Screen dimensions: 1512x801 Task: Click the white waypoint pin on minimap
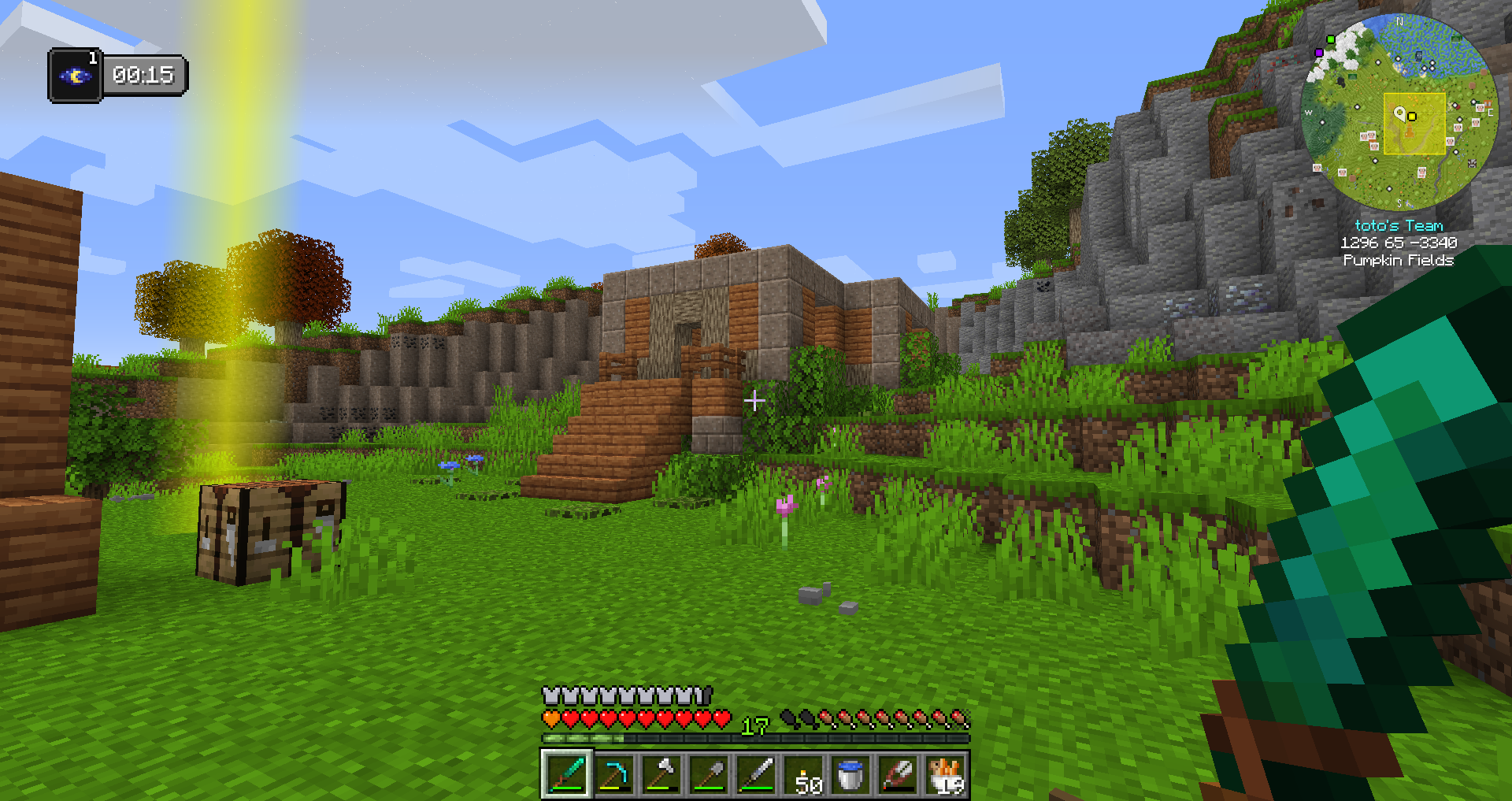pyautogui.click(x=1399, y=113)
